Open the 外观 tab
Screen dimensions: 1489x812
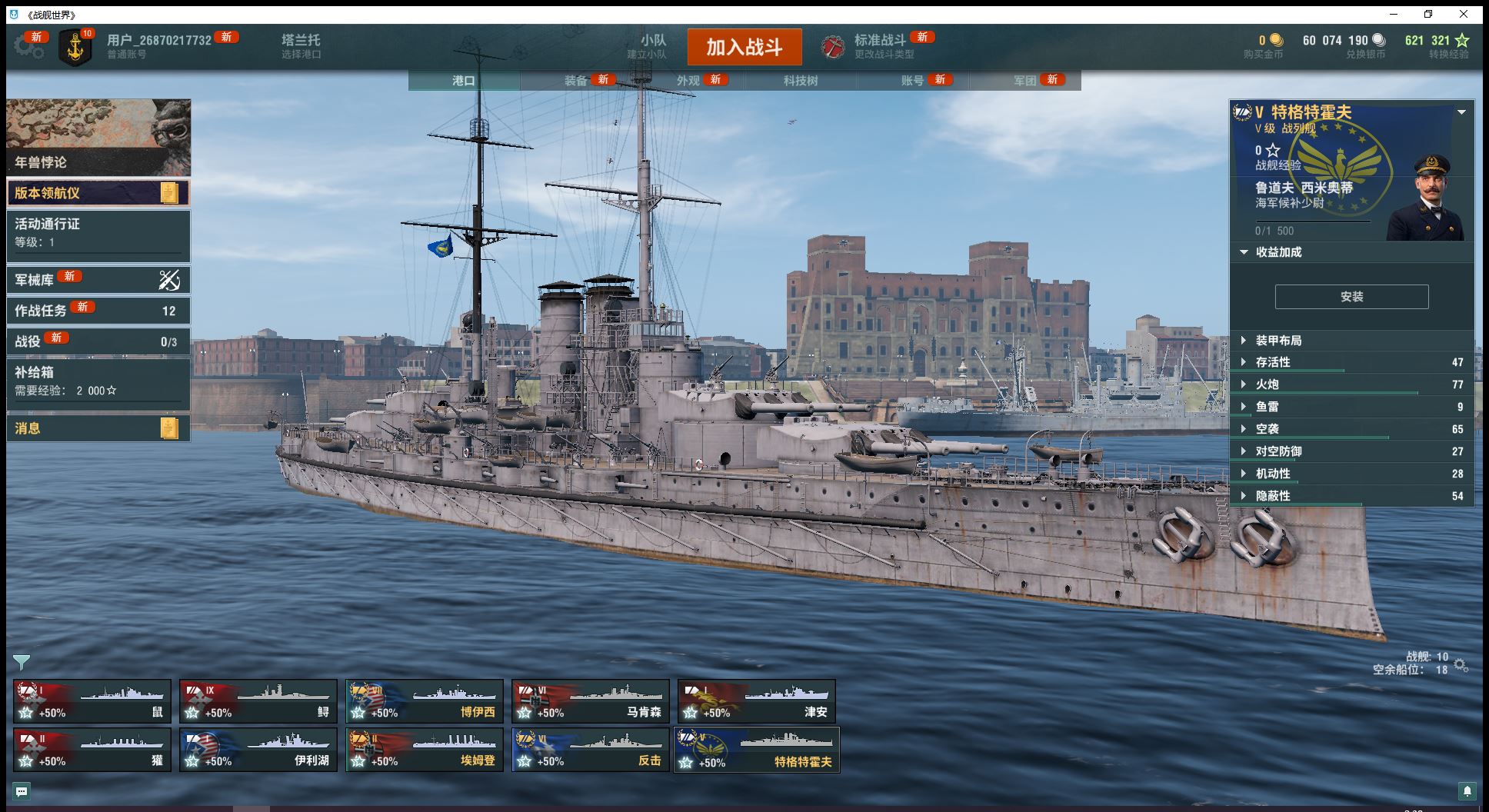[x=688, y=80]
